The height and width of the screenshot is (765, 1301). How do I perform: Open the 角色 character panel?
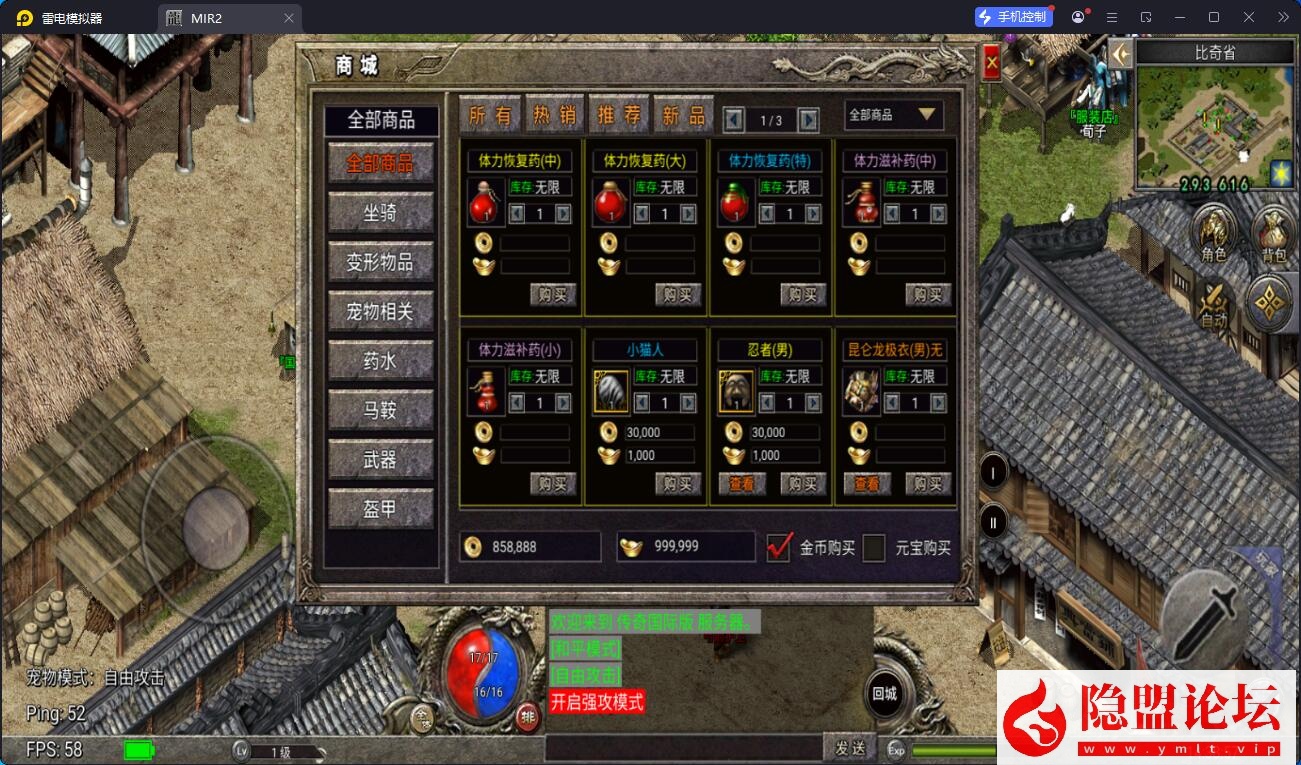tap(1213, 234)
